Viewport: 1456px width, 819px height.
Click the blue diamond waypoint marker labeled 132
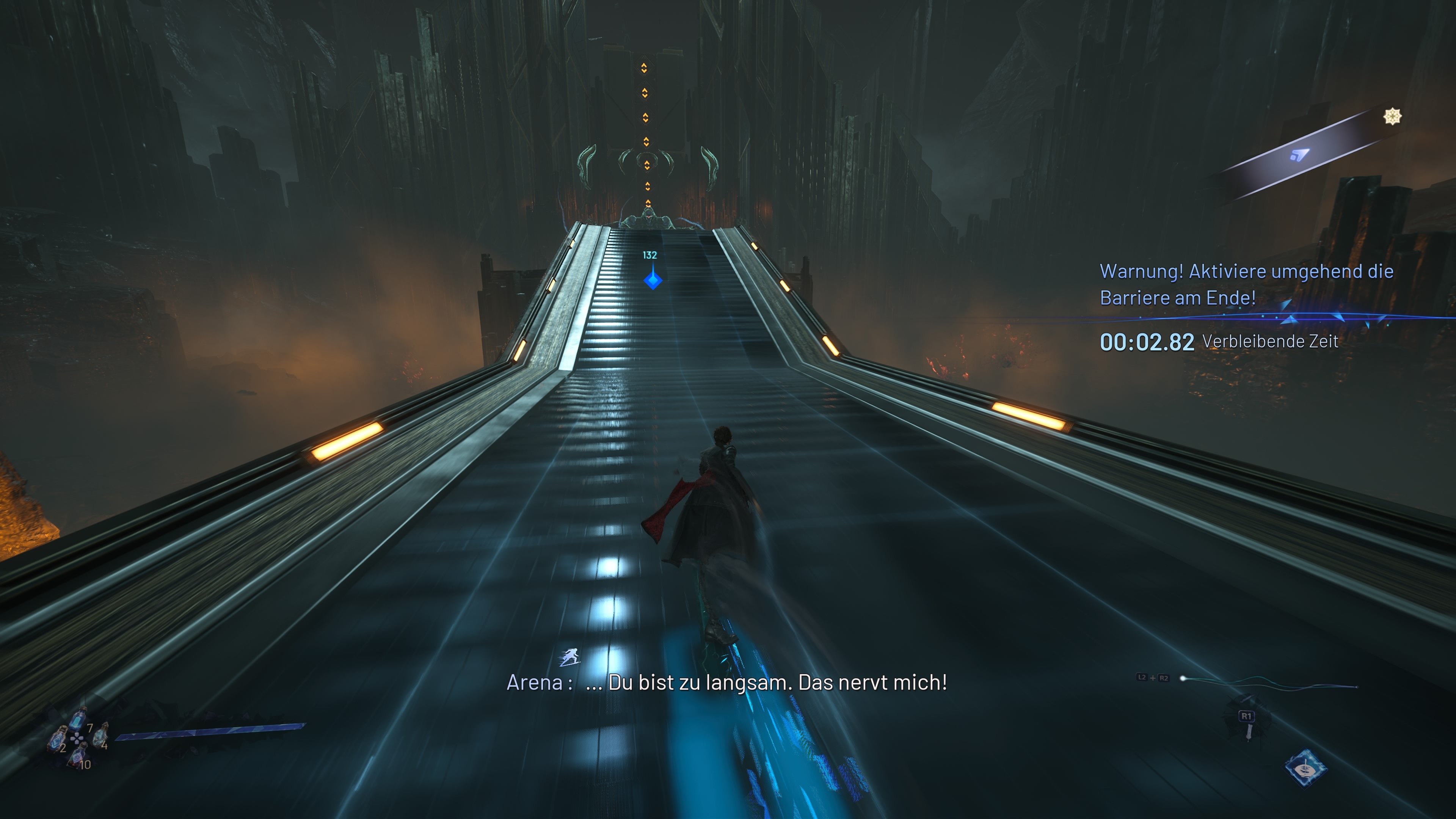pos(653,280)
